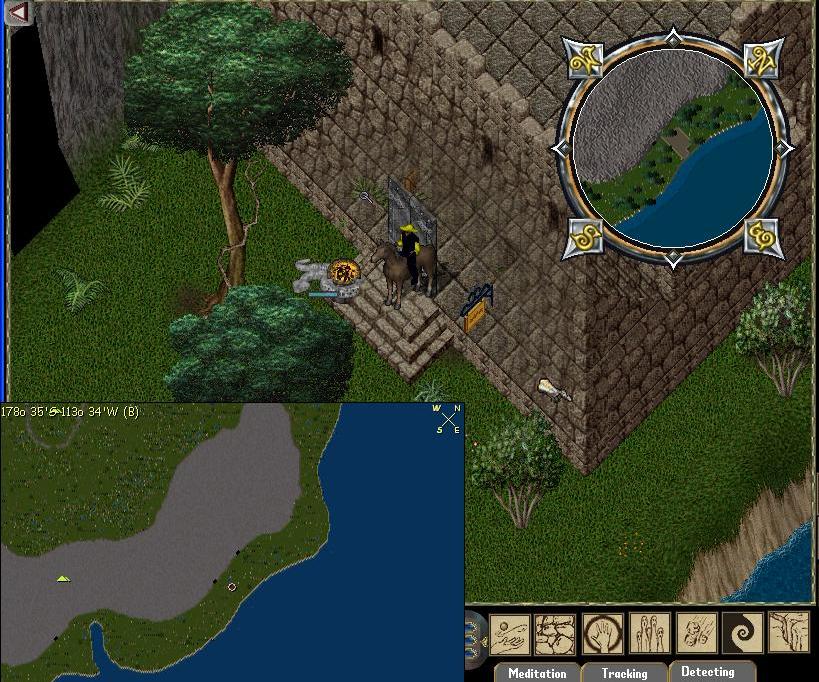This screenshot has width=819, height=682.
Task: Click the red back arrow button
Action: tap(17, 12)
